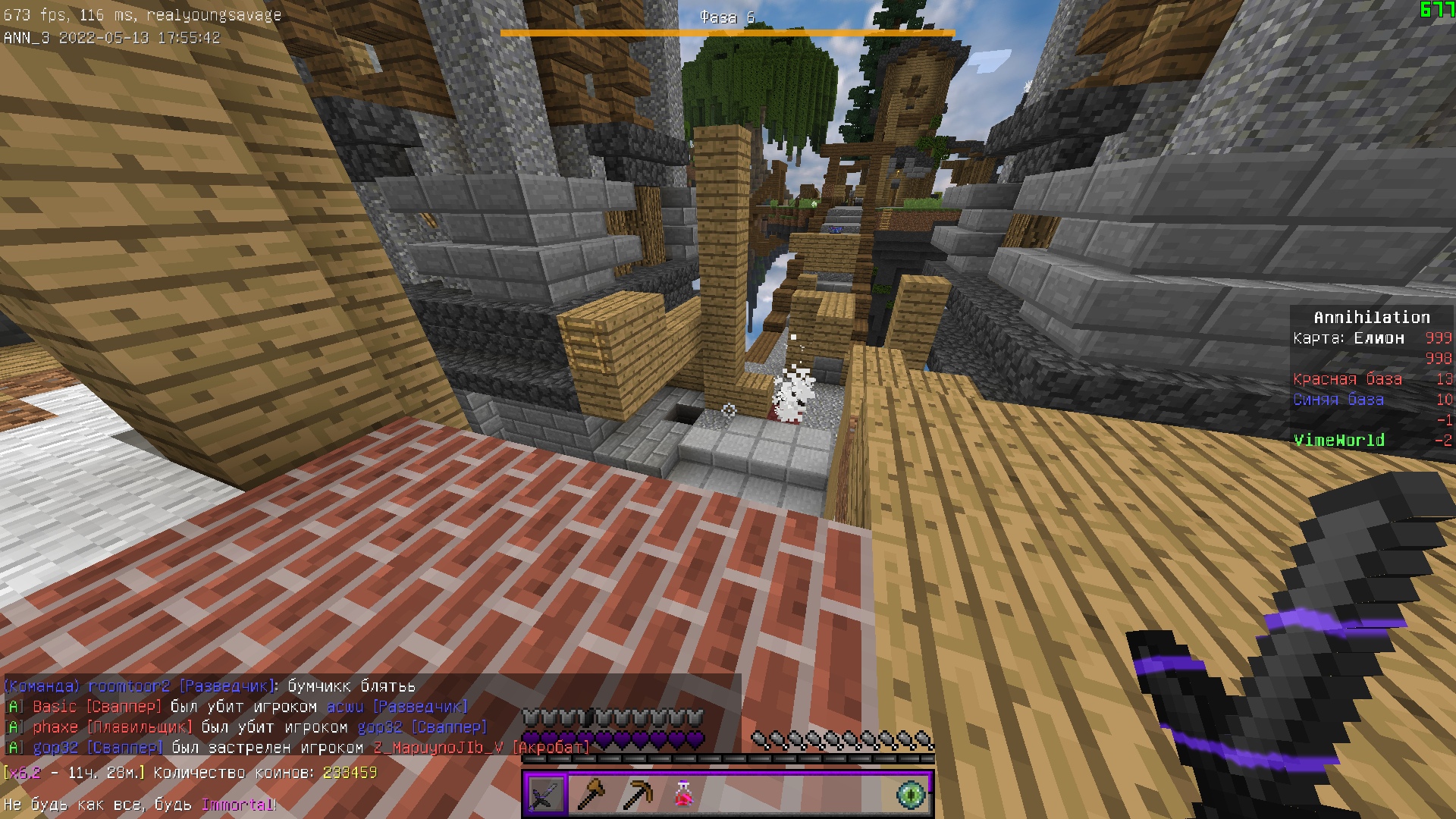Select the sword hotbar slot
Image resolution: width=1456 pixels, height=819 pixels.
[x=545, y=794]
